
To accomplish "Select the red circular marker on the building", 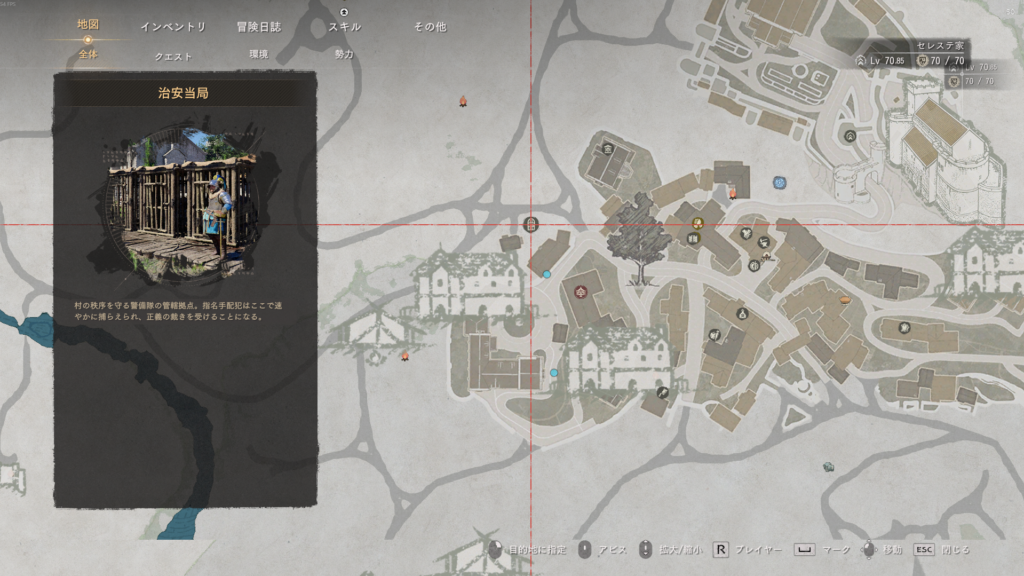I will 581,290.
